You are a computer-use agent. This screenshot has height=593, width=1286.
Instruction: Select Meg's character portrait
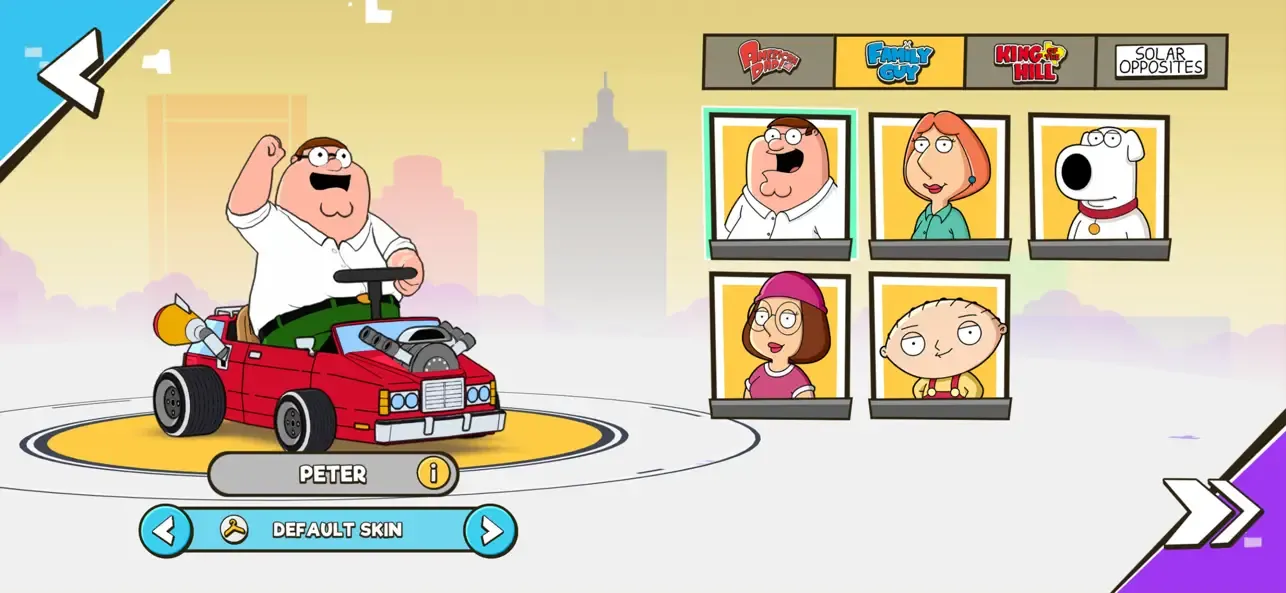coord(780,338)
